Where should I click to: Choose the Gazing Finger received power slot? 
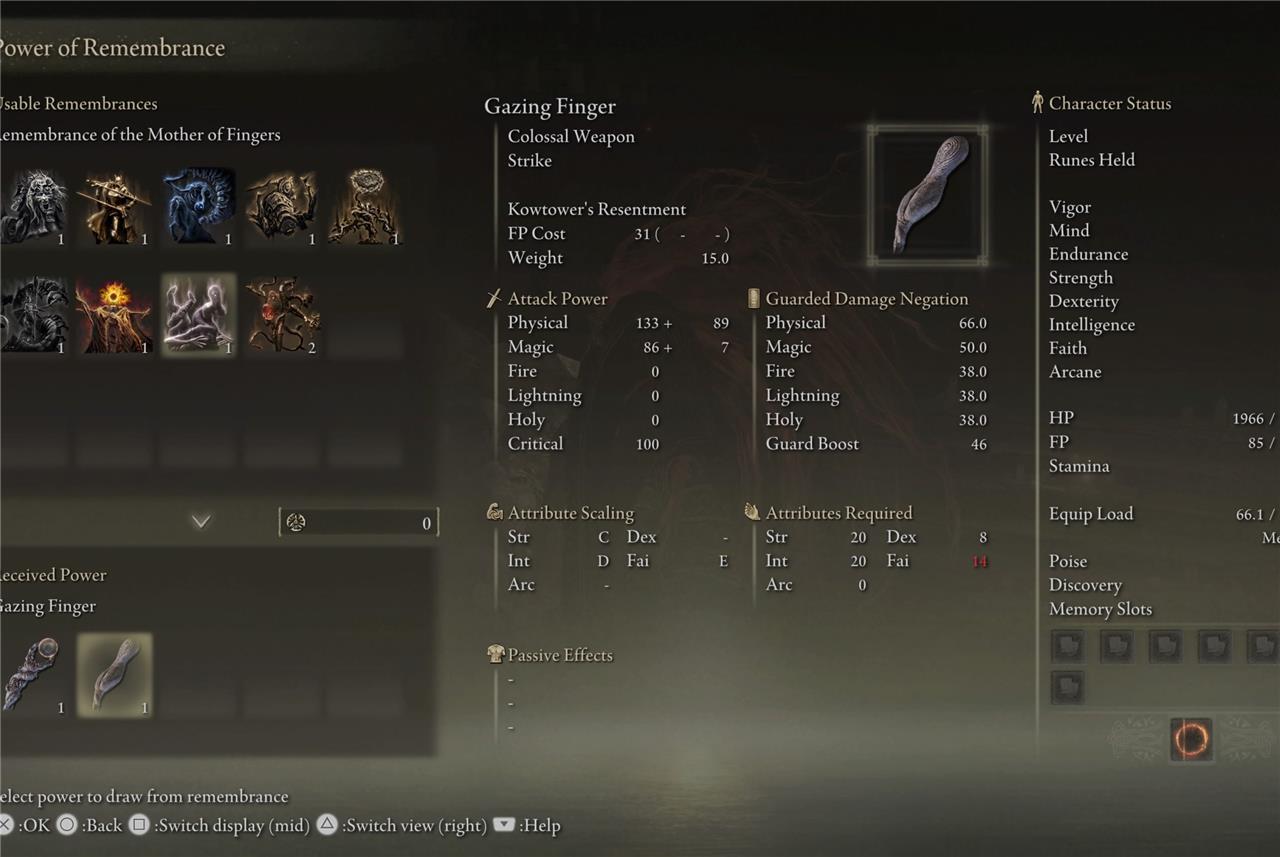point(115,675)
